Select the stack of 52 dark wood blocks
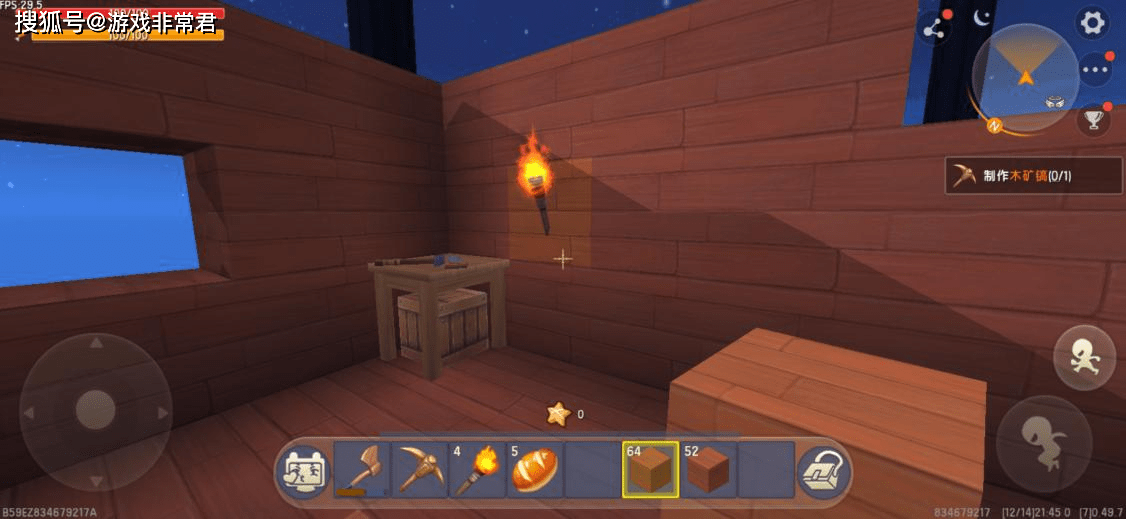Screen dimensions: 1126x519 (708, 469)
